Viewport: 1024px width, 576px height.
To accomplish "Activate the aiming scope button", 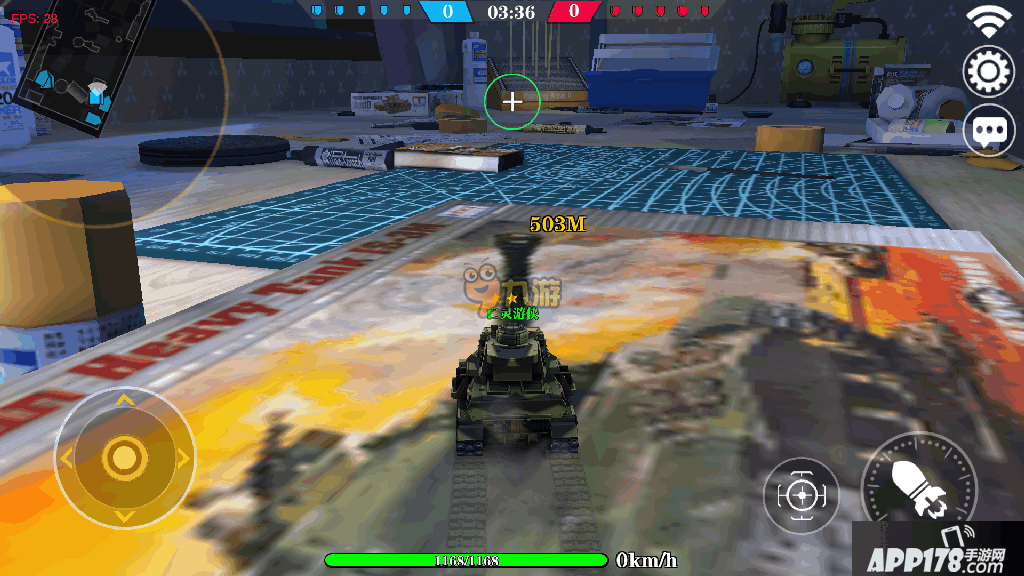I will [x=800, y=494].
